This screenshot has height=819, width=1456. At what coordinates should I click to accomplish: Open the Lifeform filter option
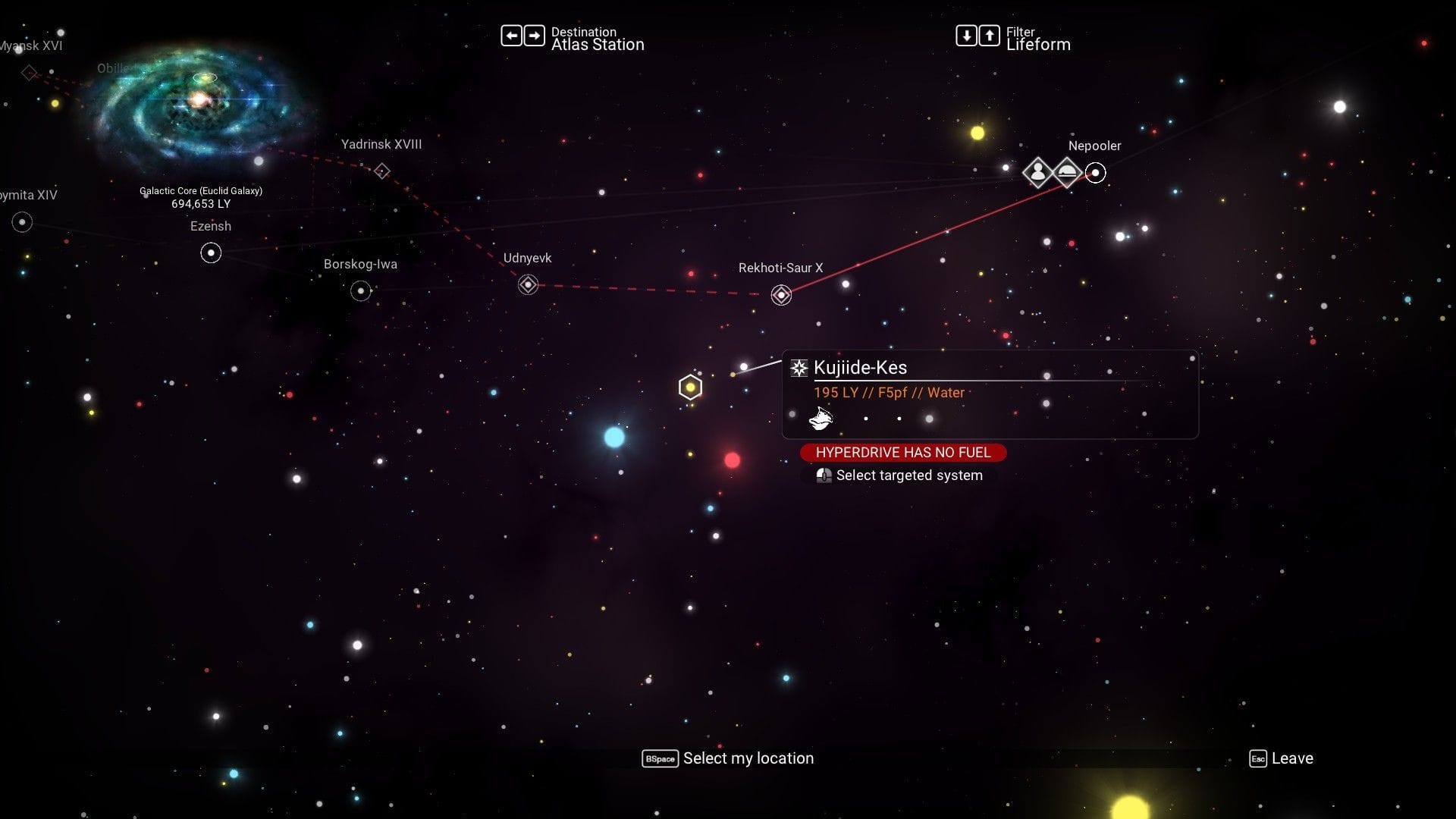1039,45
